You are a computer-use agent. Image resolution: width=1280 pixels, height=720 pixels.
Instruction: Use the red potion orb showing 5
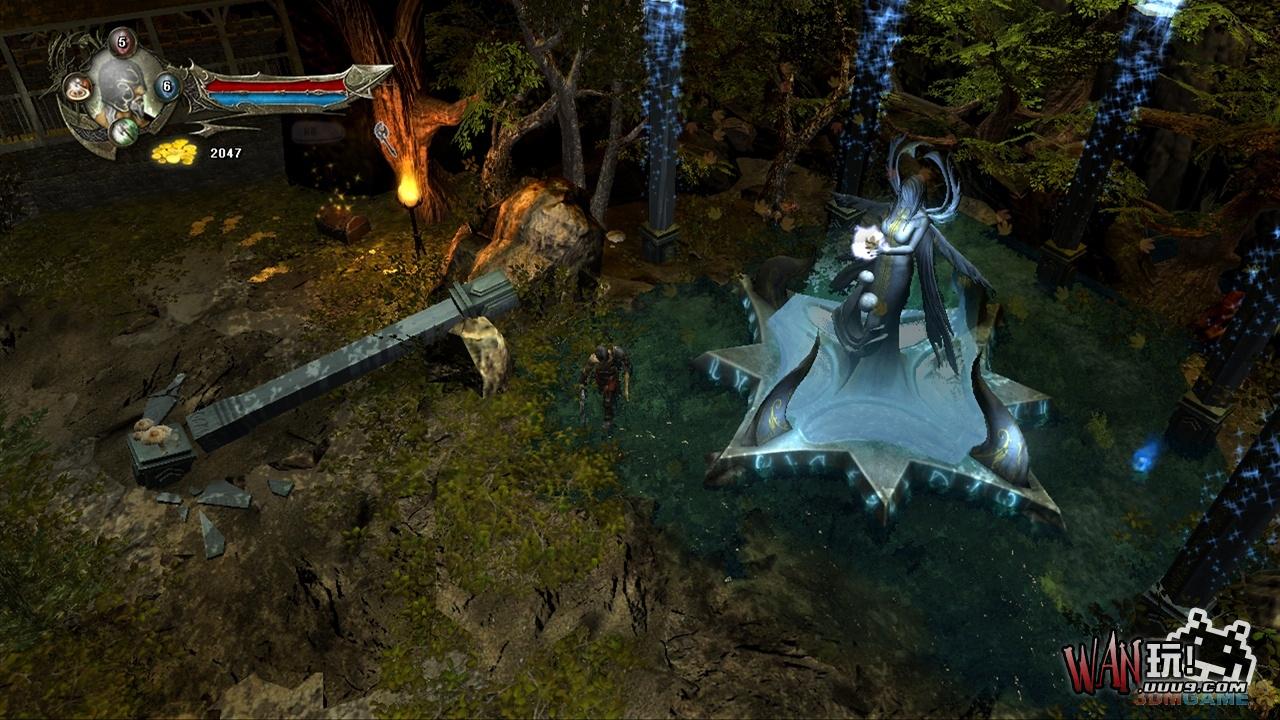click(122, 42)
